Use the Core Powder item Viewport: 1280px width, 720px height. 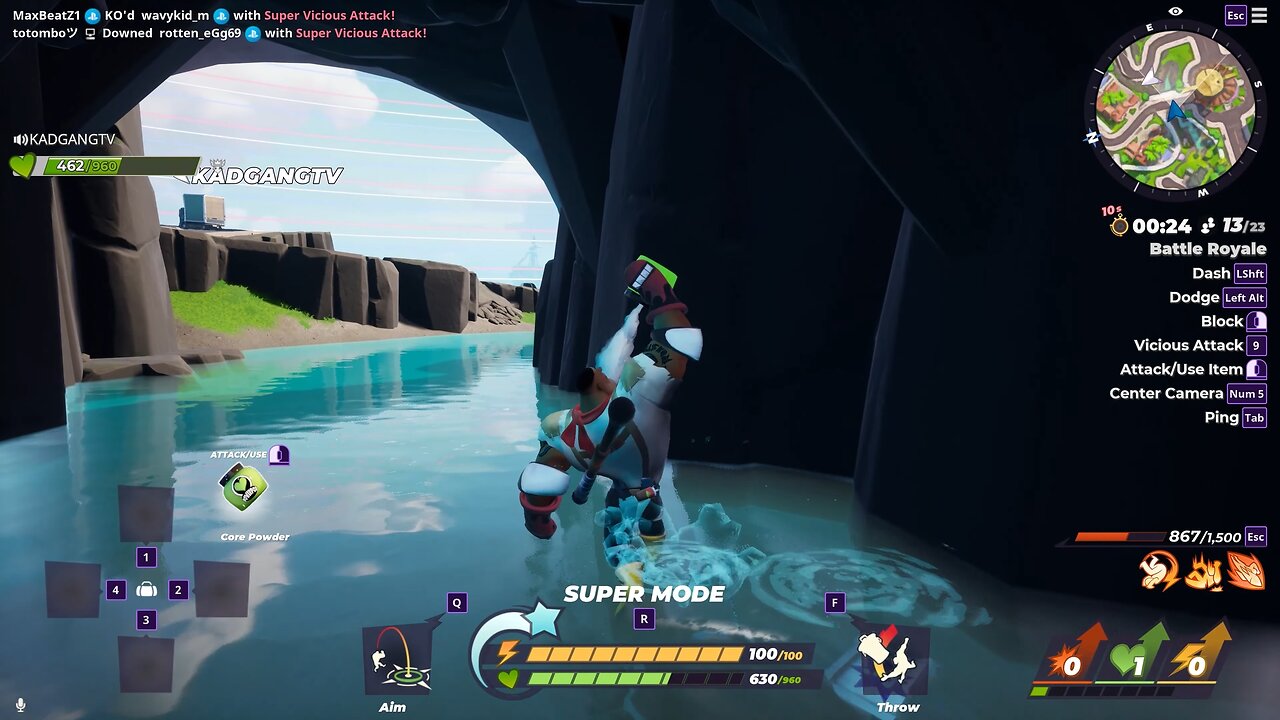[243, 488]
